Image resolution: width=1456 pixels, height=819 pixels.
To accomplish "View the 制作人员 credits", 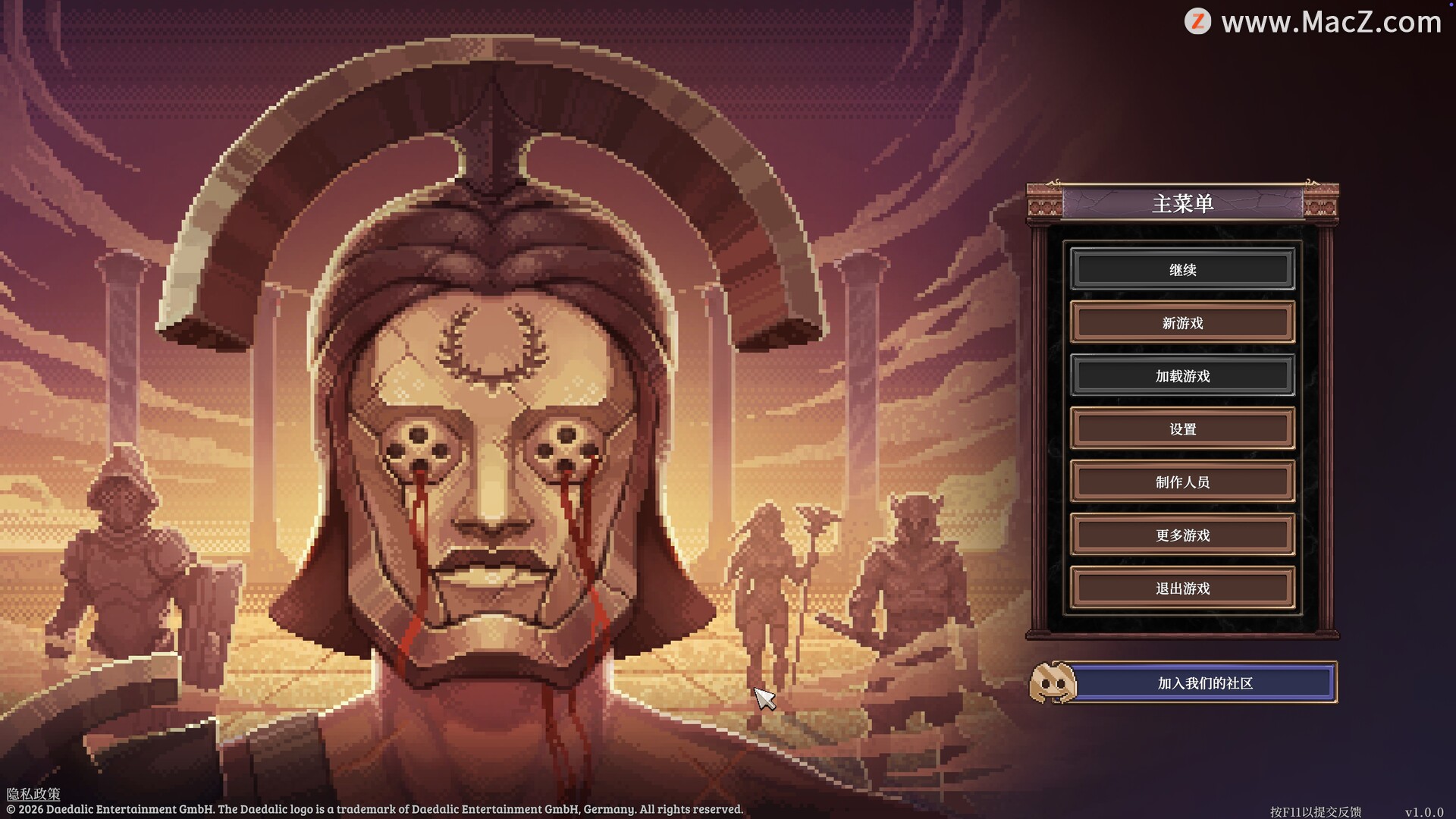I will (x=1182, y=482).
